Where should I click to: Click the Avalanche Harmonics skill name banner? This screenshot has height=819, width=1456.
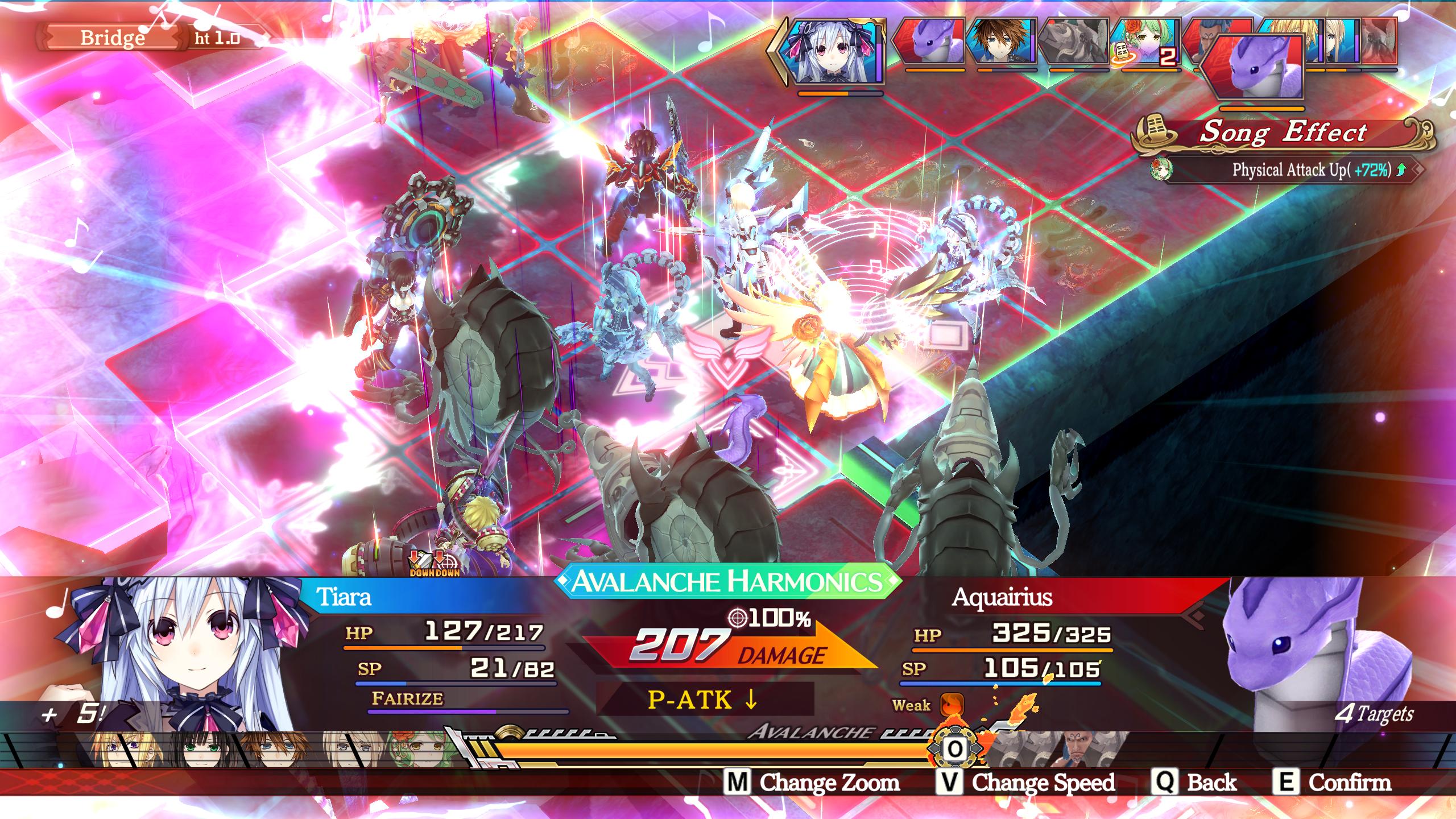pos(728,581)
